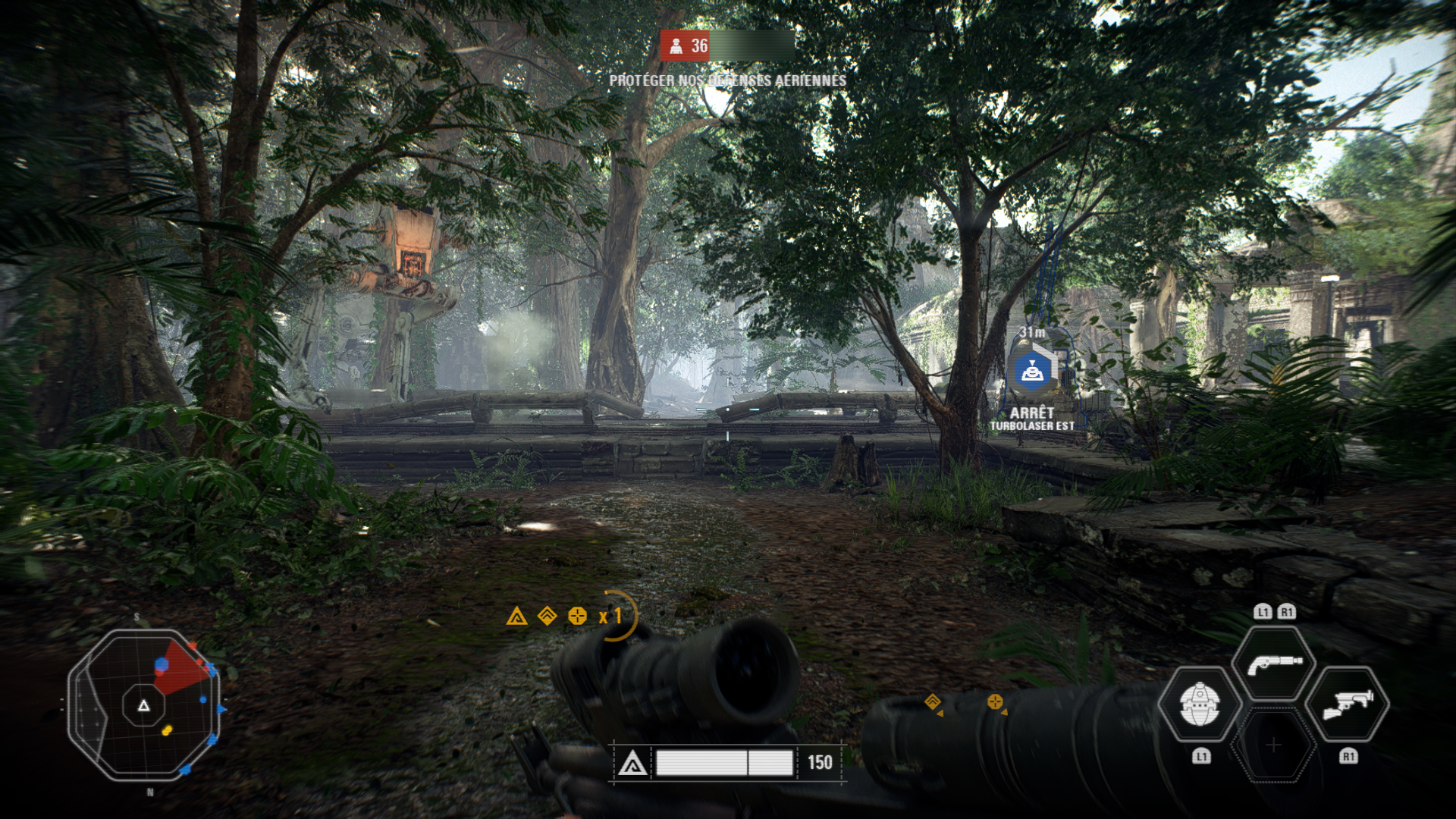Click the octagonal radar minimap
The width and height of the screenshot is (1456, 819).
[144, 705]
